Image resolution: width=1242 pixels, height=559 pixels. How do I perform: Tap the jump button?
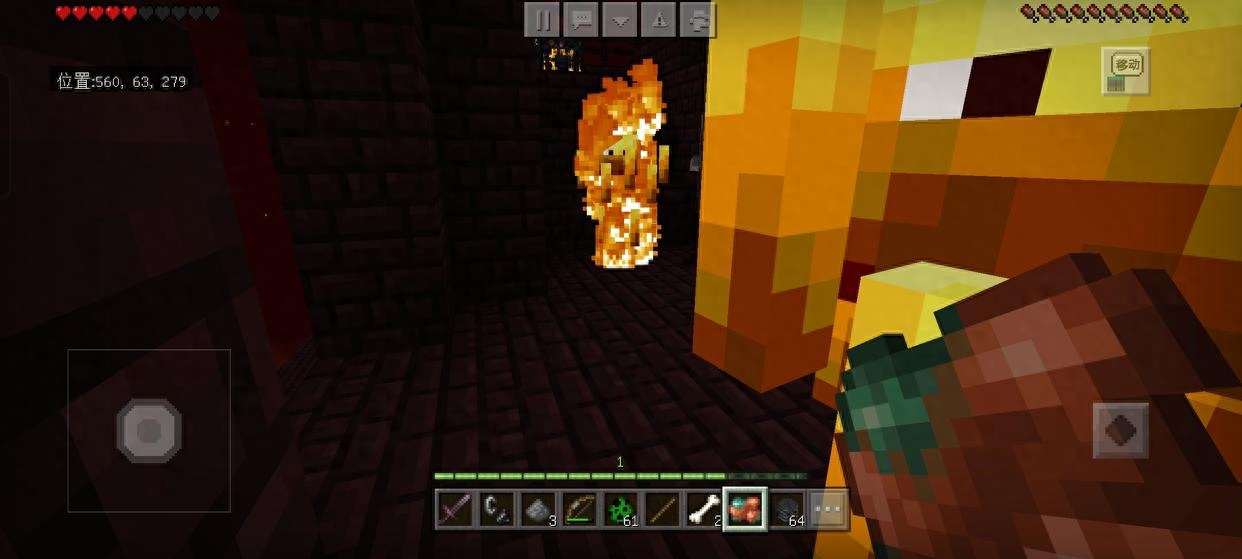pos(1120,431)
